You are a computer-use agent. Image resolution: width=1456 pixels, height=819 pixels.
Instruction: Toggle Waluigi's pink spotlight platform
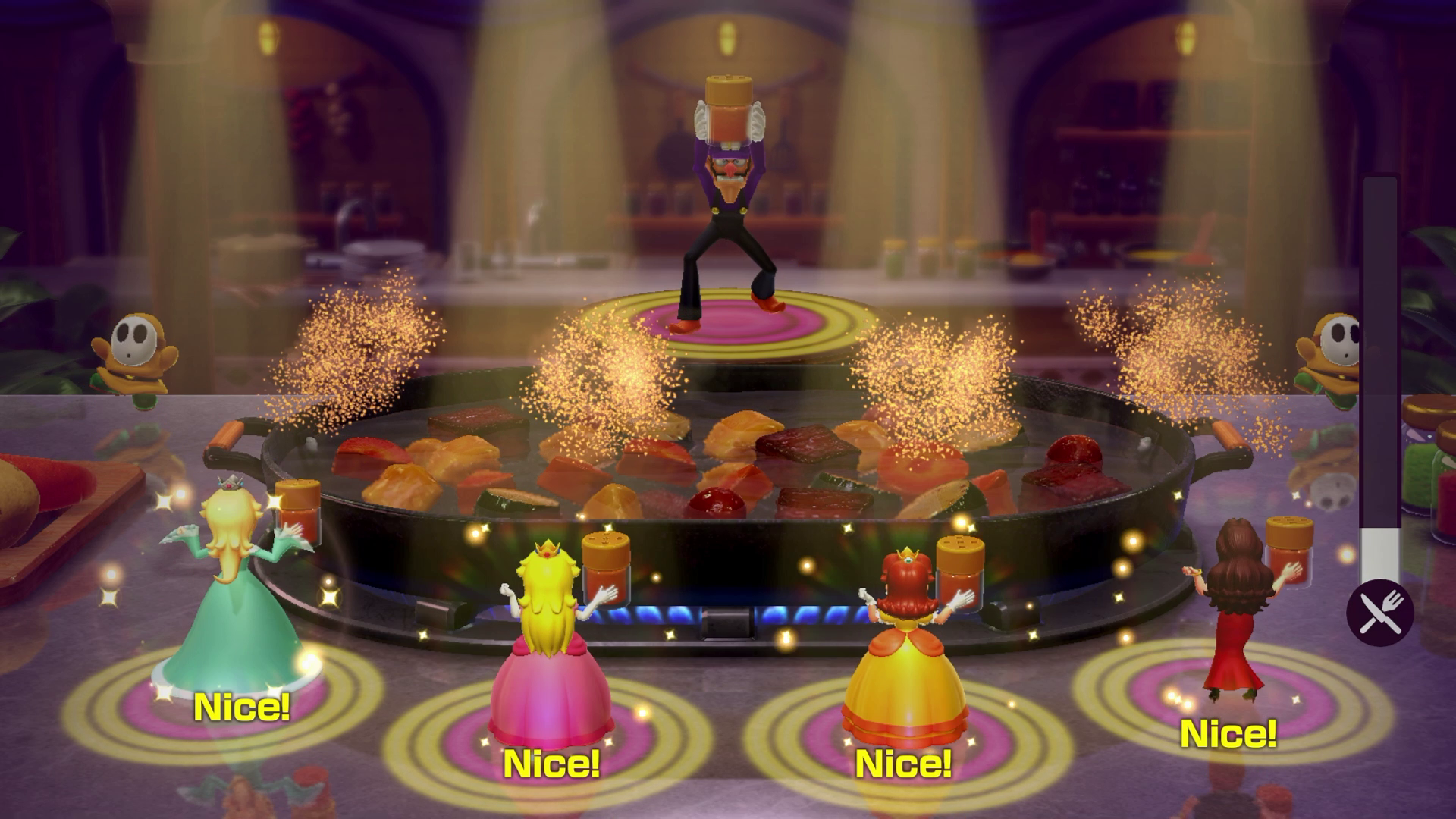(x=726, y=322)
